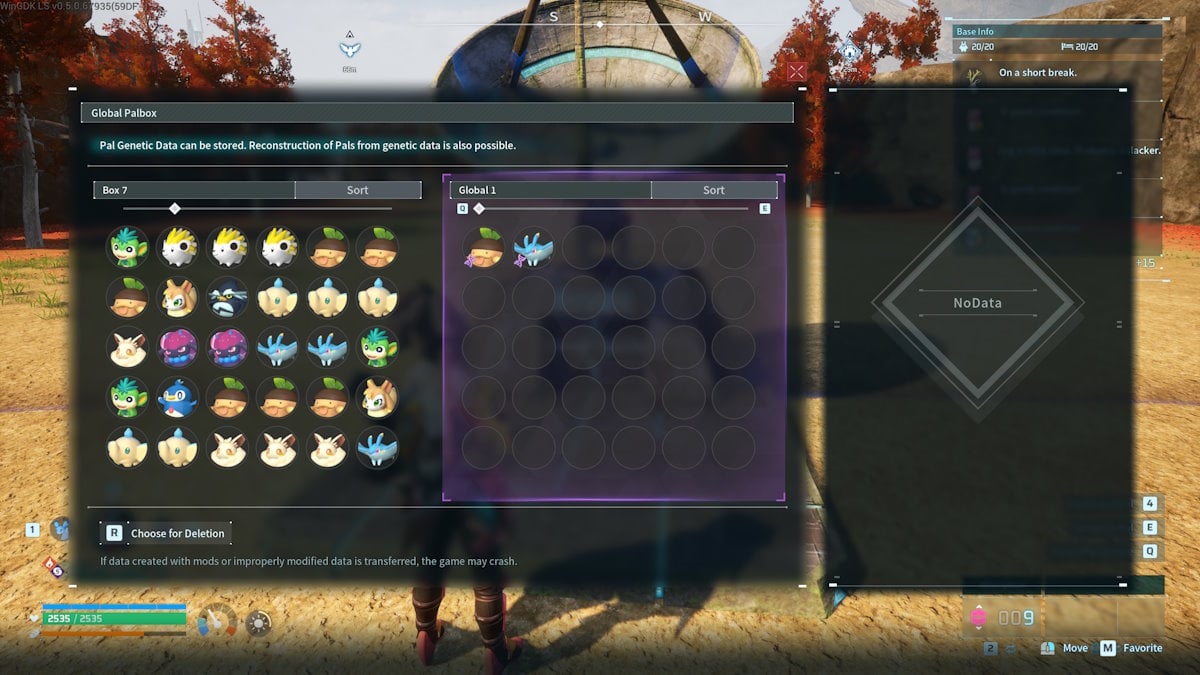Image resolution: width=1200 pixels, height=675 pixels.
Task: Pick the acorn pal stored in Global 1
Action: [484, 247]
